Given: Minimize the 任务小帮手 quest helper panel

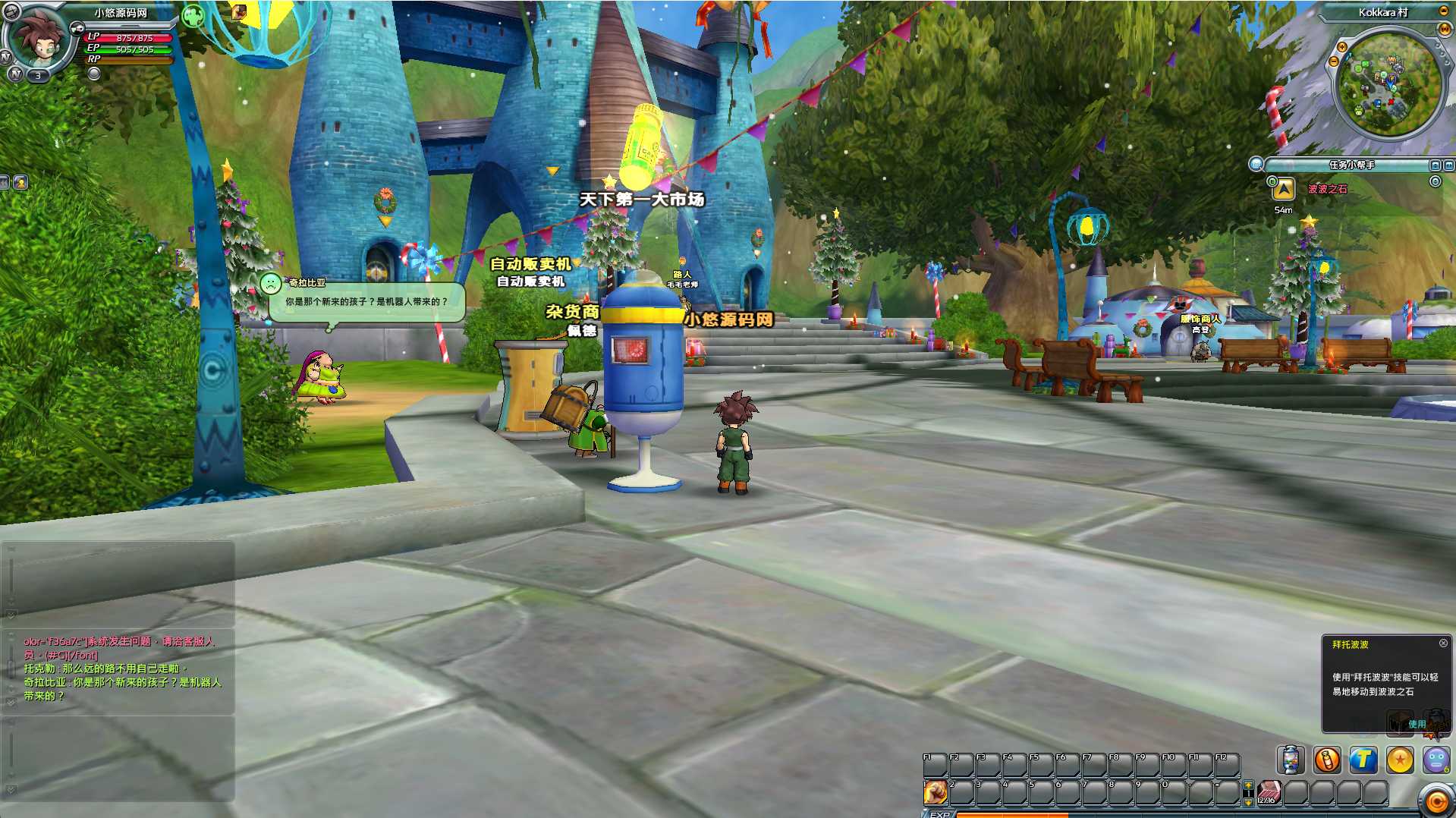Looking at the screenshot, I should (1435, 165).
